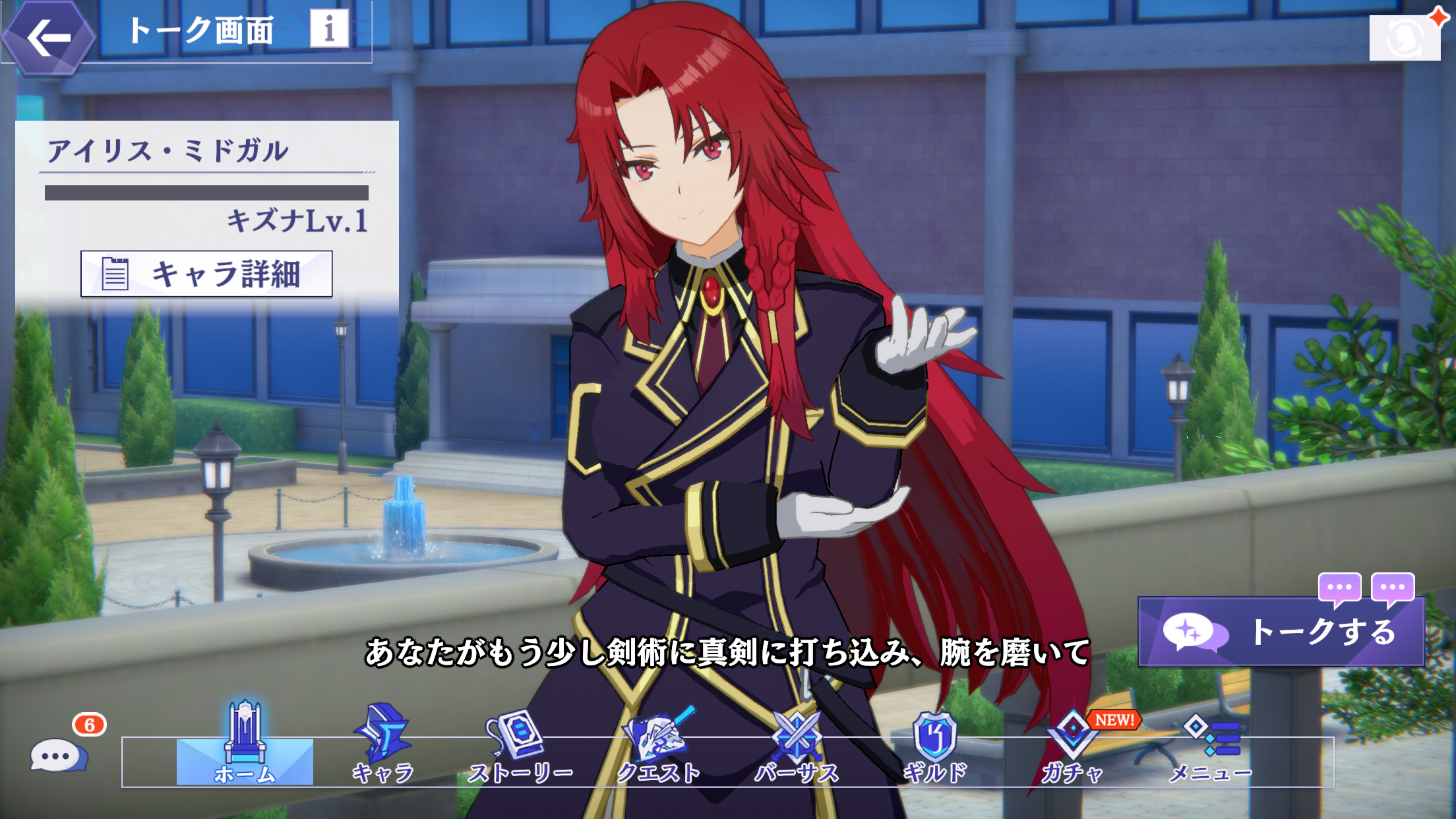Open the info icon beside トーク画面
This screenshot has height=819, width=1456.
pos(329,28)
